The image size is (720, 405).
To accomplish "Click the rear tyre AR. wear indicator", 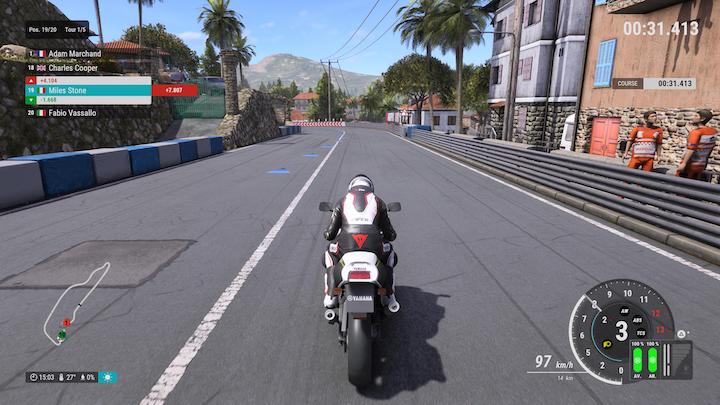I will click(x=653, y=359).
